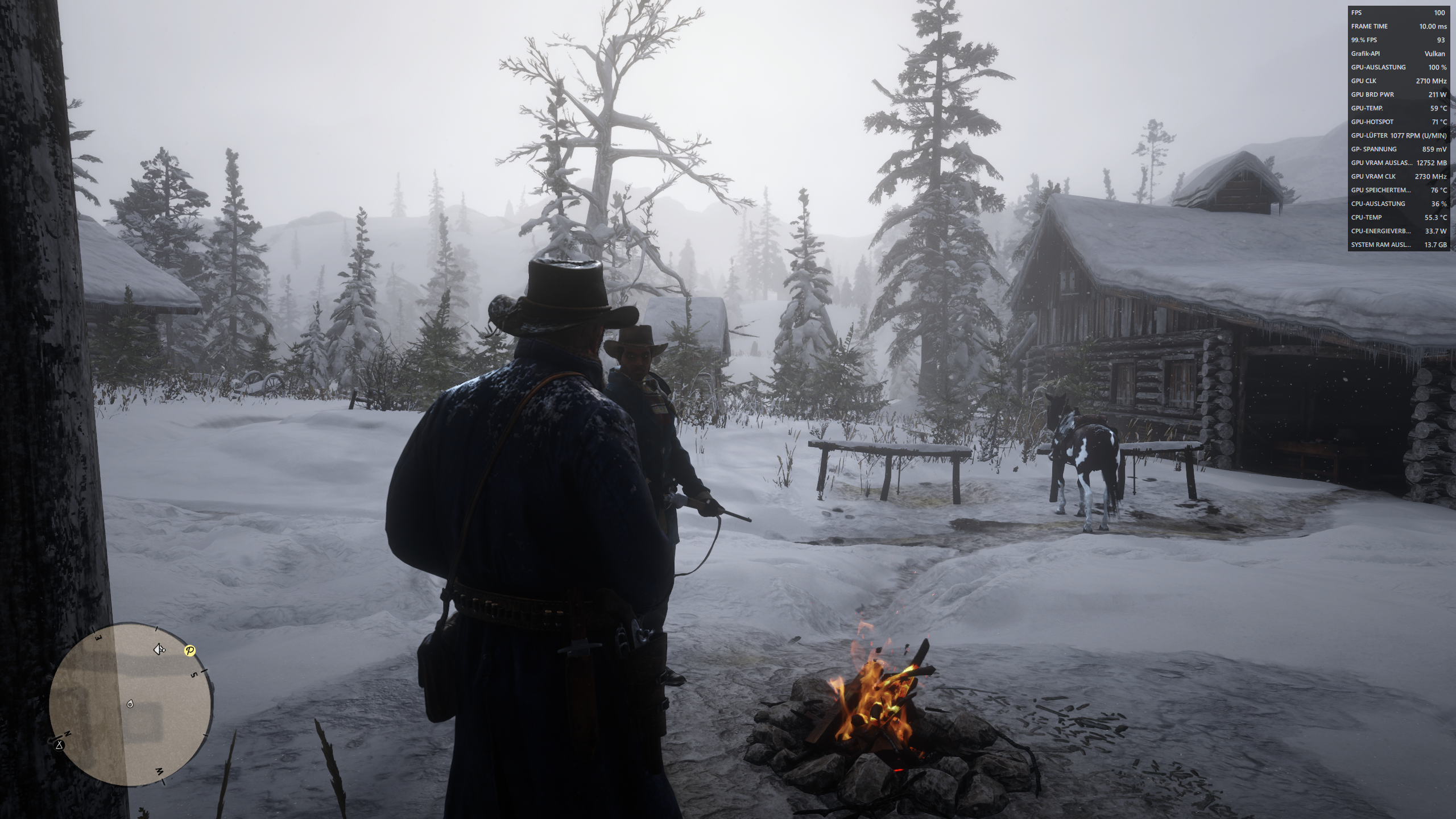Select the 'E' compass letter on the minimap
The height and width of the screenshot is (819, 1456).
(x=98, y=637)
